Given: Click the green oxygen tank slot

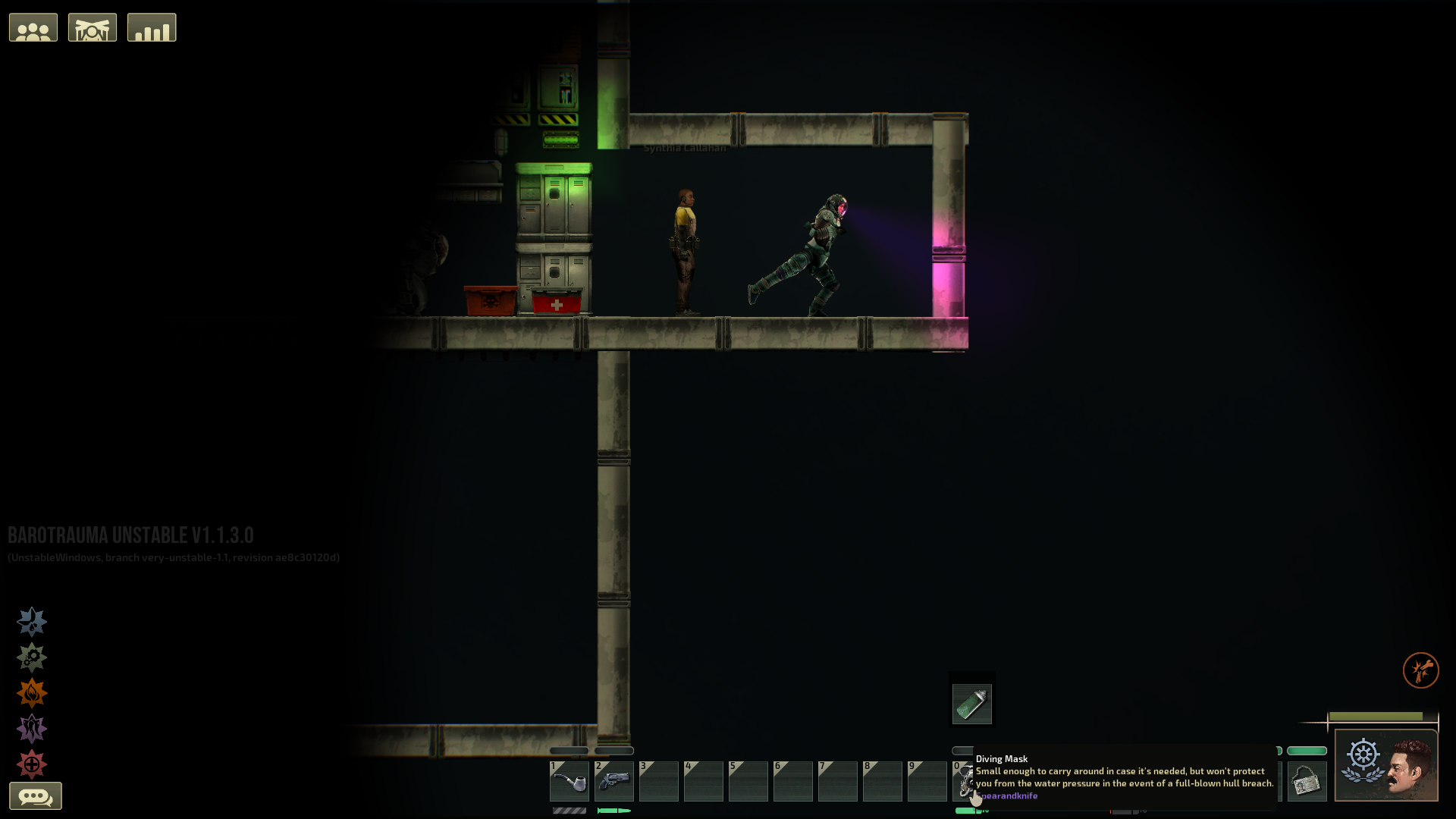Looking at the screenshot, I should click(972, 704).
